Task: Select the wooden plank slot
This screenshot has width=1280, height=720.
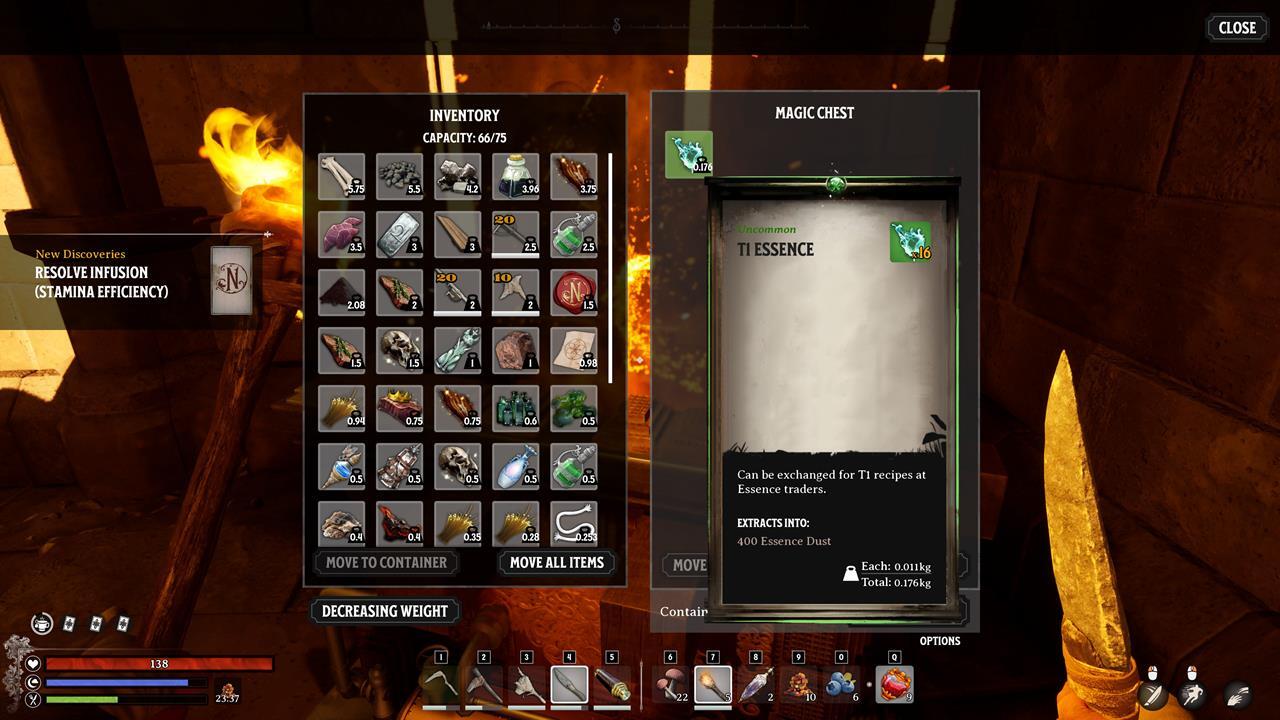Action: coord(458,234)
